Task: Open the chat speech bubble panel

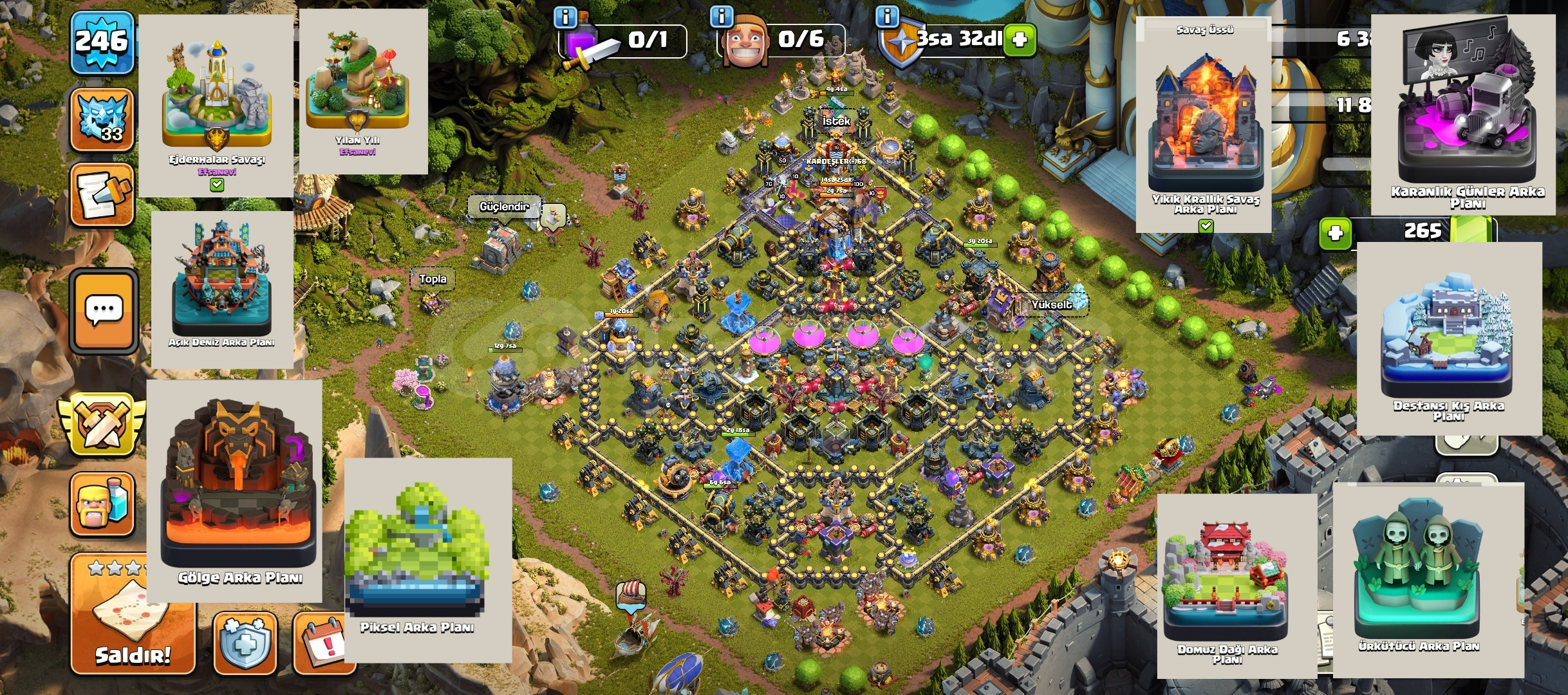Action: 104,312
